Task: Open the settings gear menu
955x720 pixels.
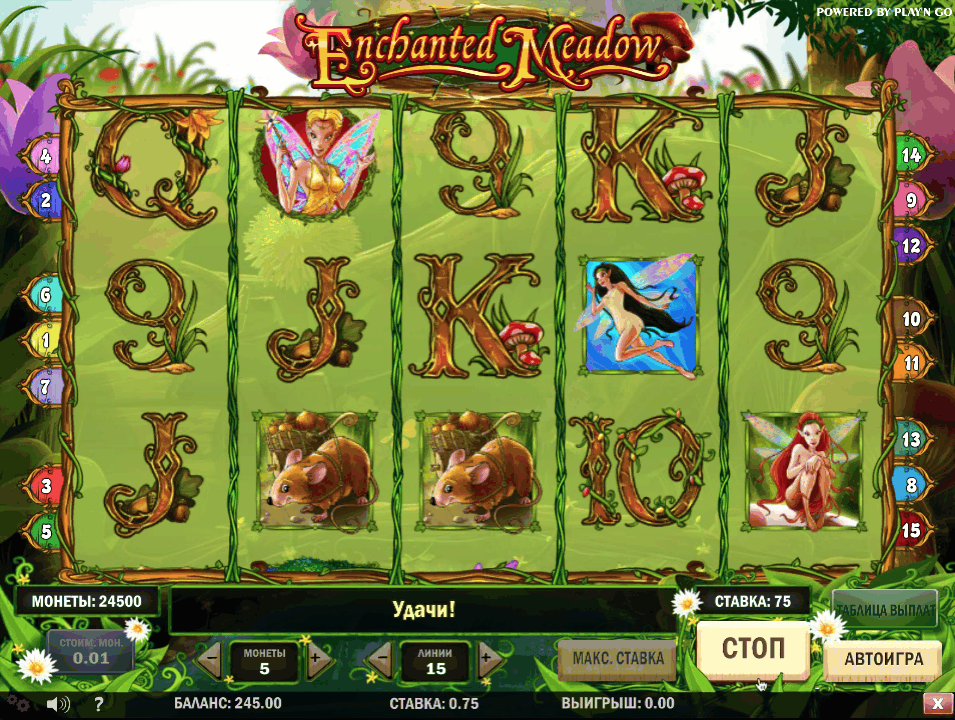Action: [20, 704]
